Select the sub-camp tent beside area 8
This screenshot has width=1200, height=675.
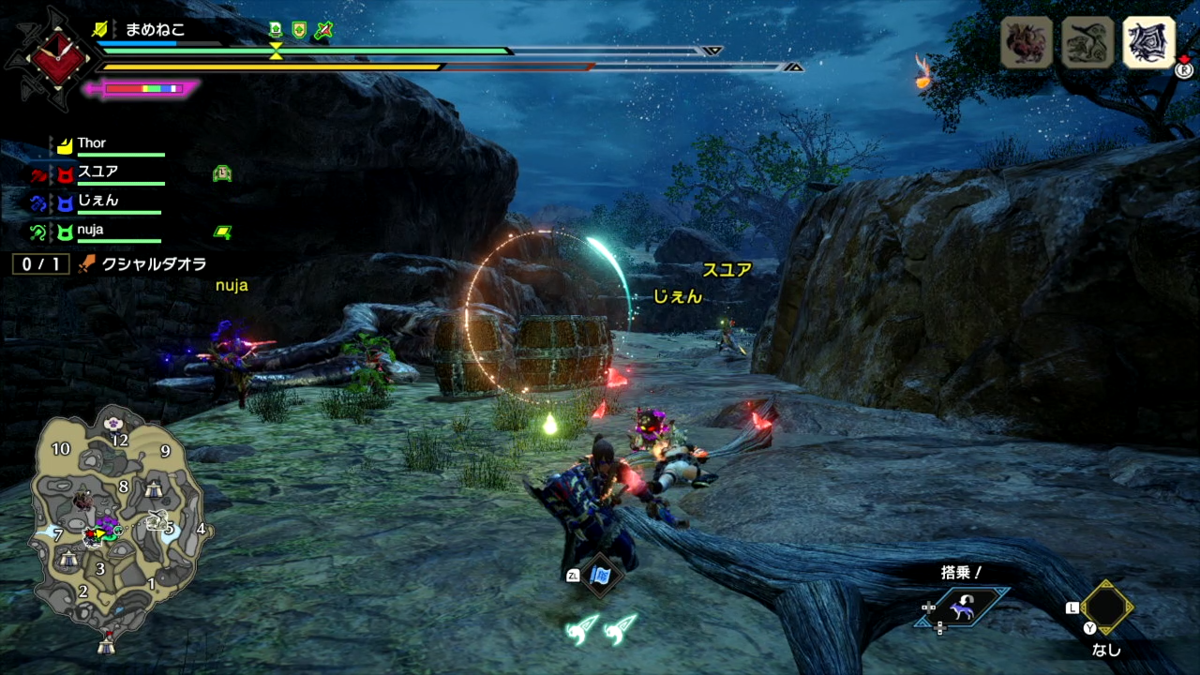point(153,488)
